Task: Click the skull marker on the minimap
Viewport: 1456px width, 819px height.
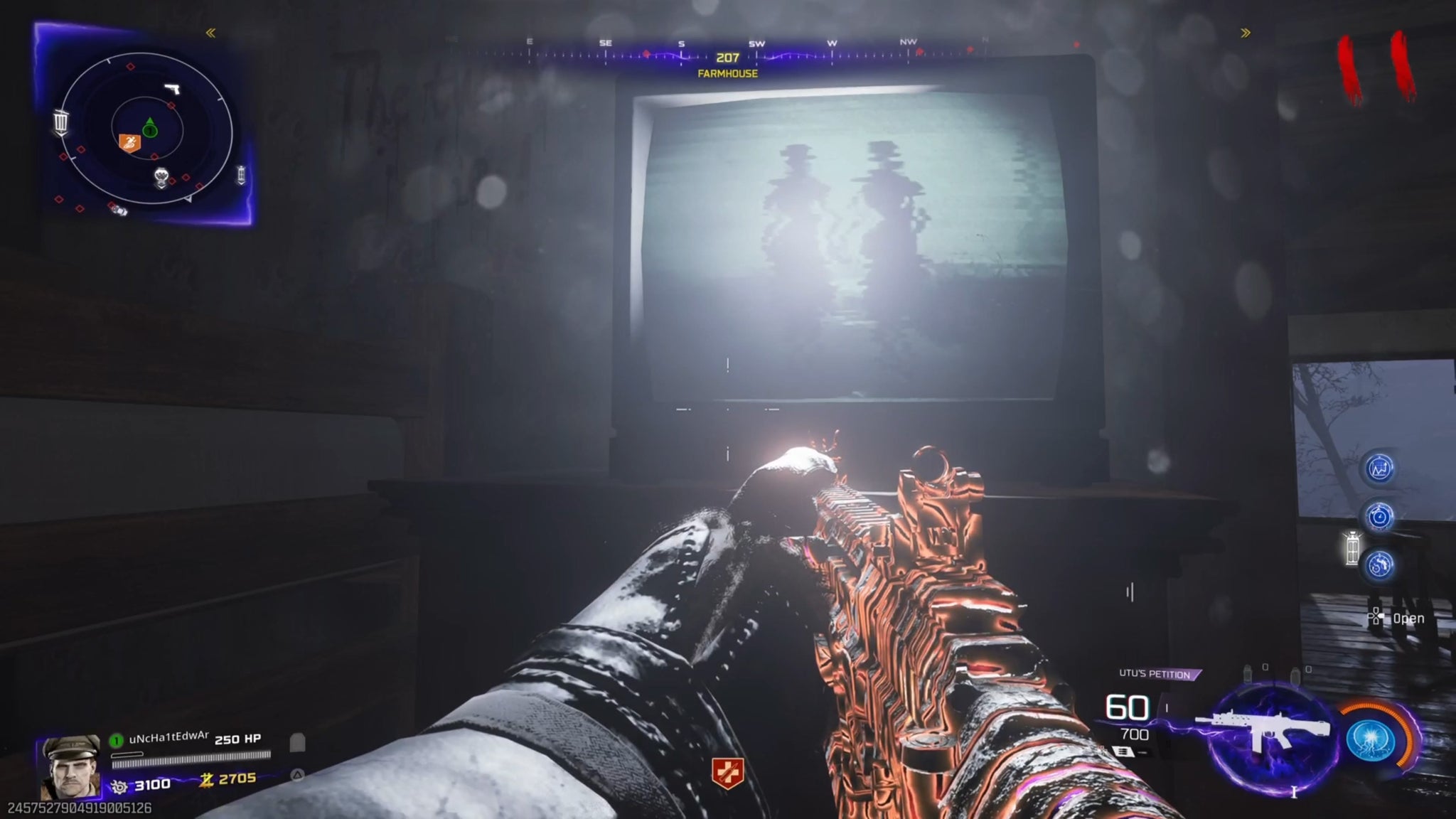Action: 162,177
